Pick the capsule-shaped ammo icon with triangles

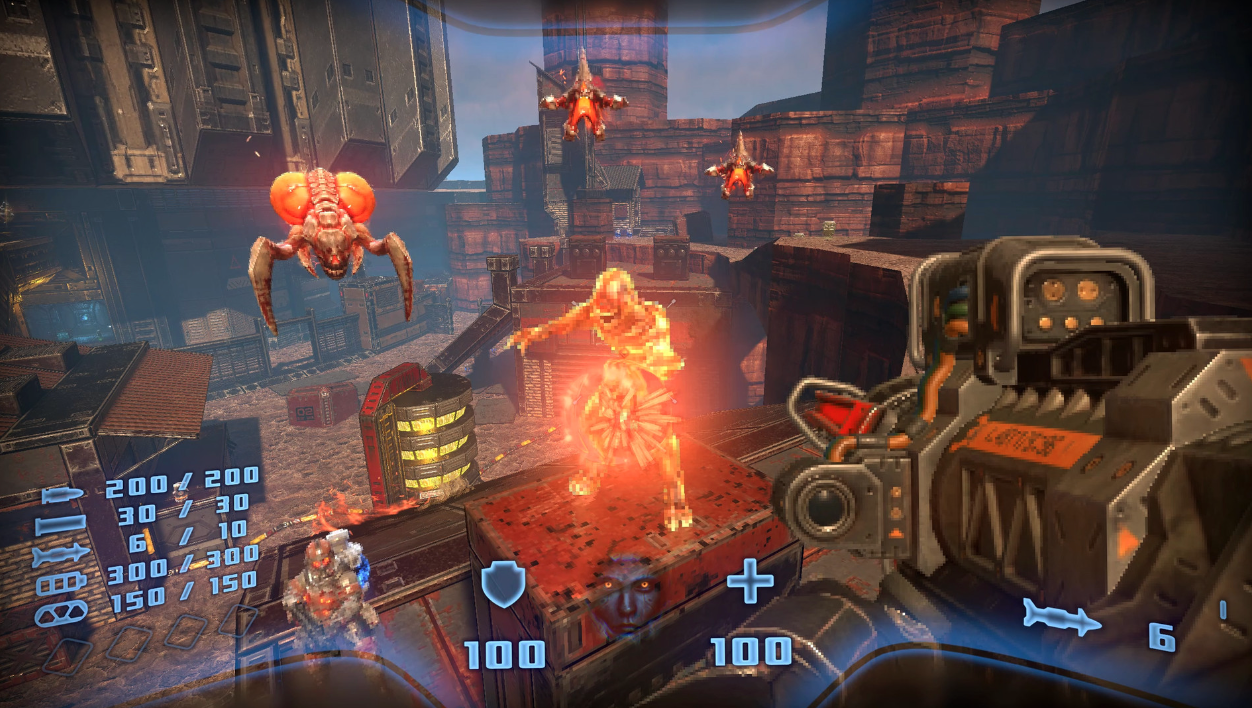coord(62,611)
